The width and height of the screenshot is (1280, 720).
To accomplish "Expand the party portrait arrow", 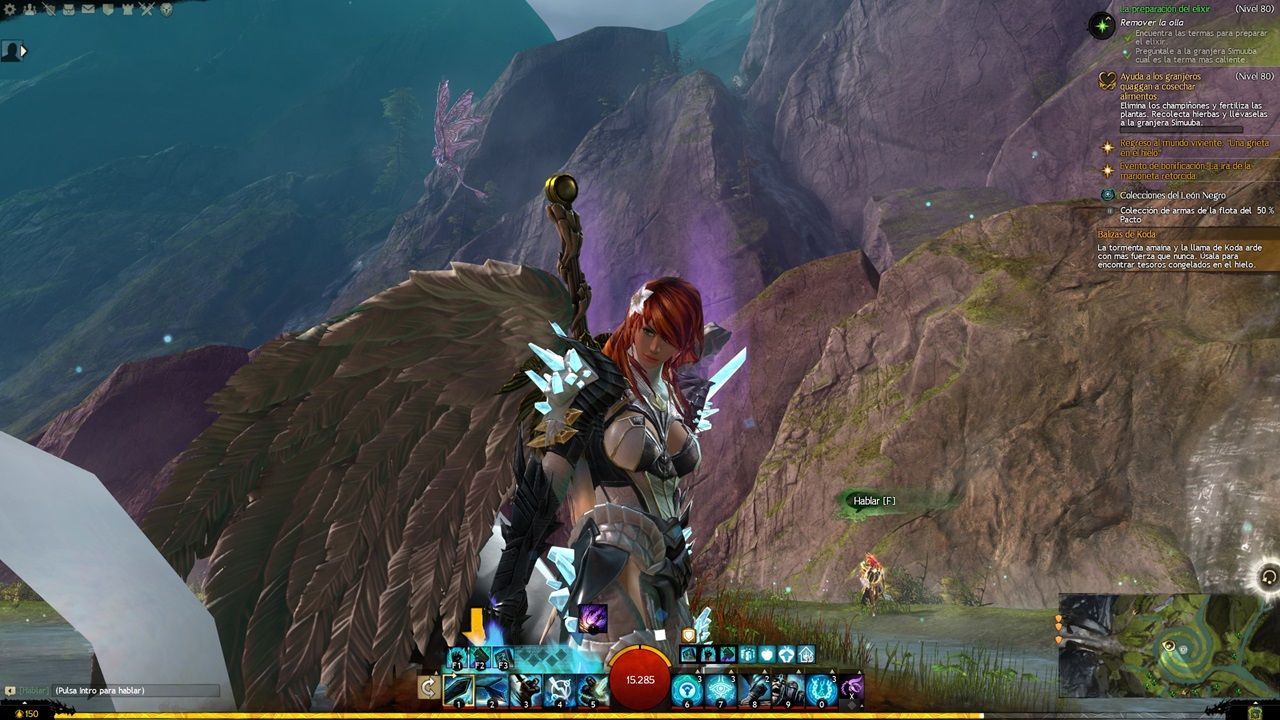I will point(23,50).
